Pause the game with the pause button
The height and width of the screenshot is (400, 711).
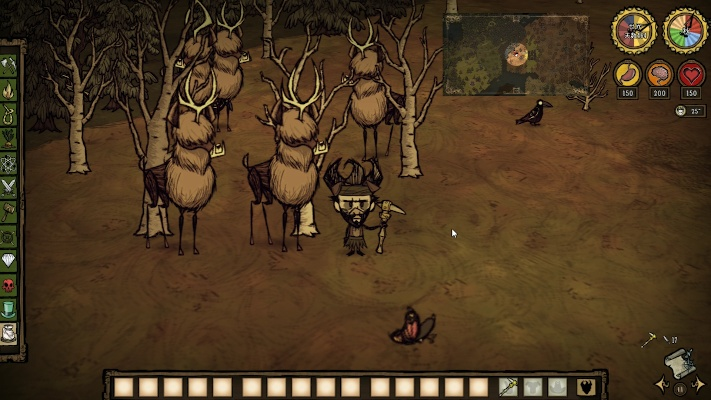coord(681,389)
